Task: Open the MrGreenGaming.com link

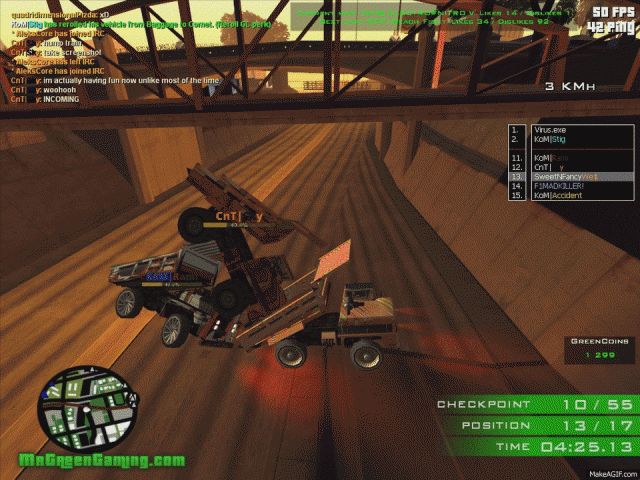Action: [103, 461]
